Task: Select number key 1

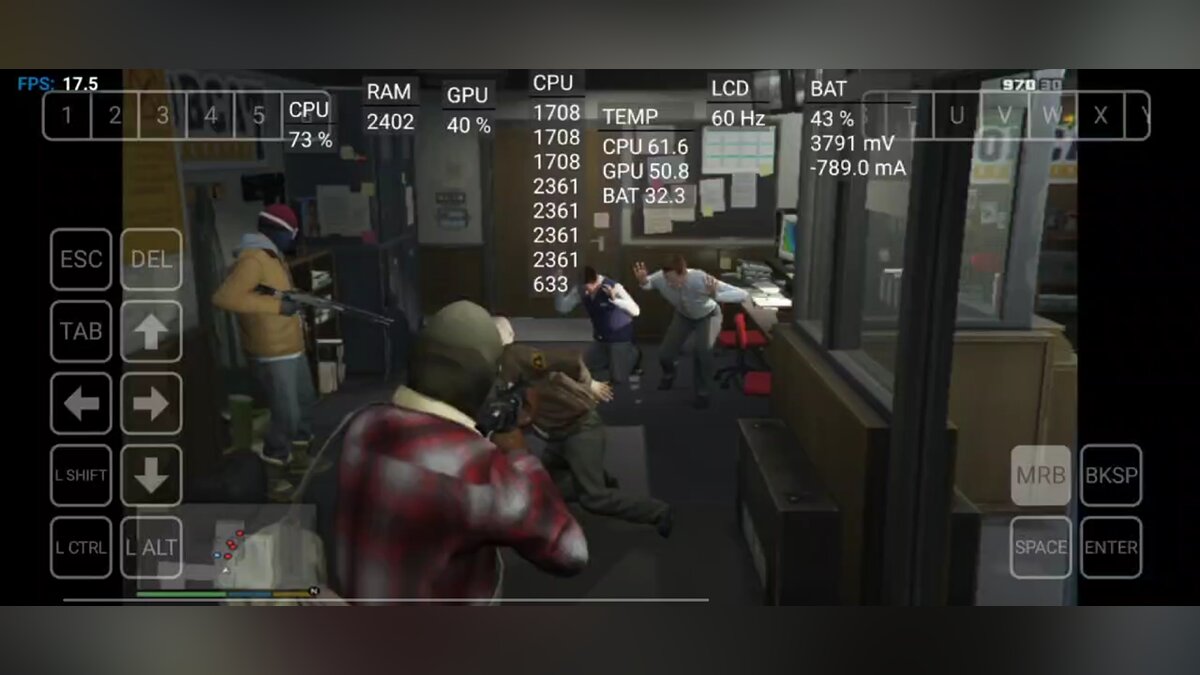Action: click(x=67, y=116)
